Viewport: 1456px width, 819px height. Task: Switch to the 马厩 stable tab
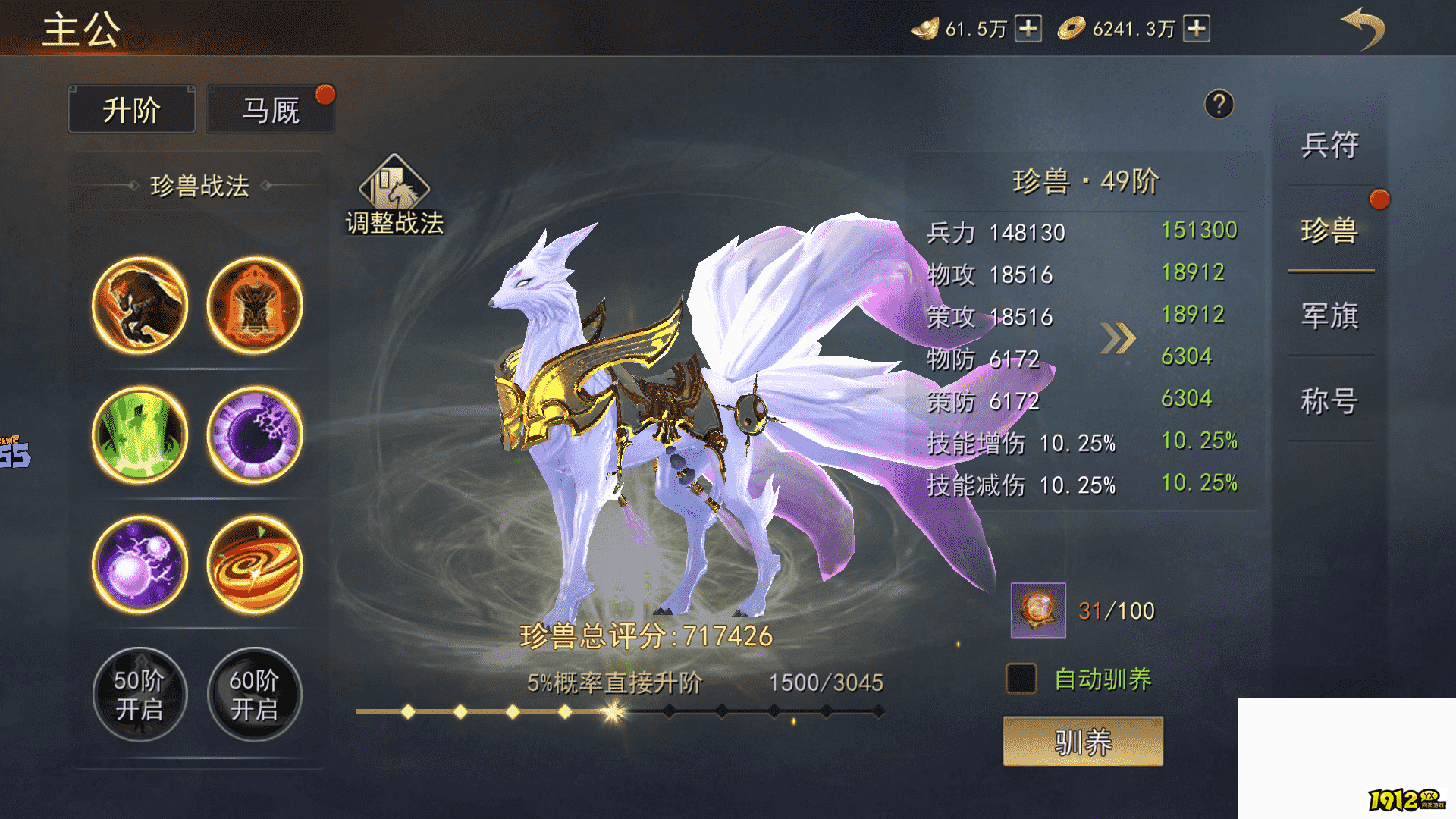point(269,108)
